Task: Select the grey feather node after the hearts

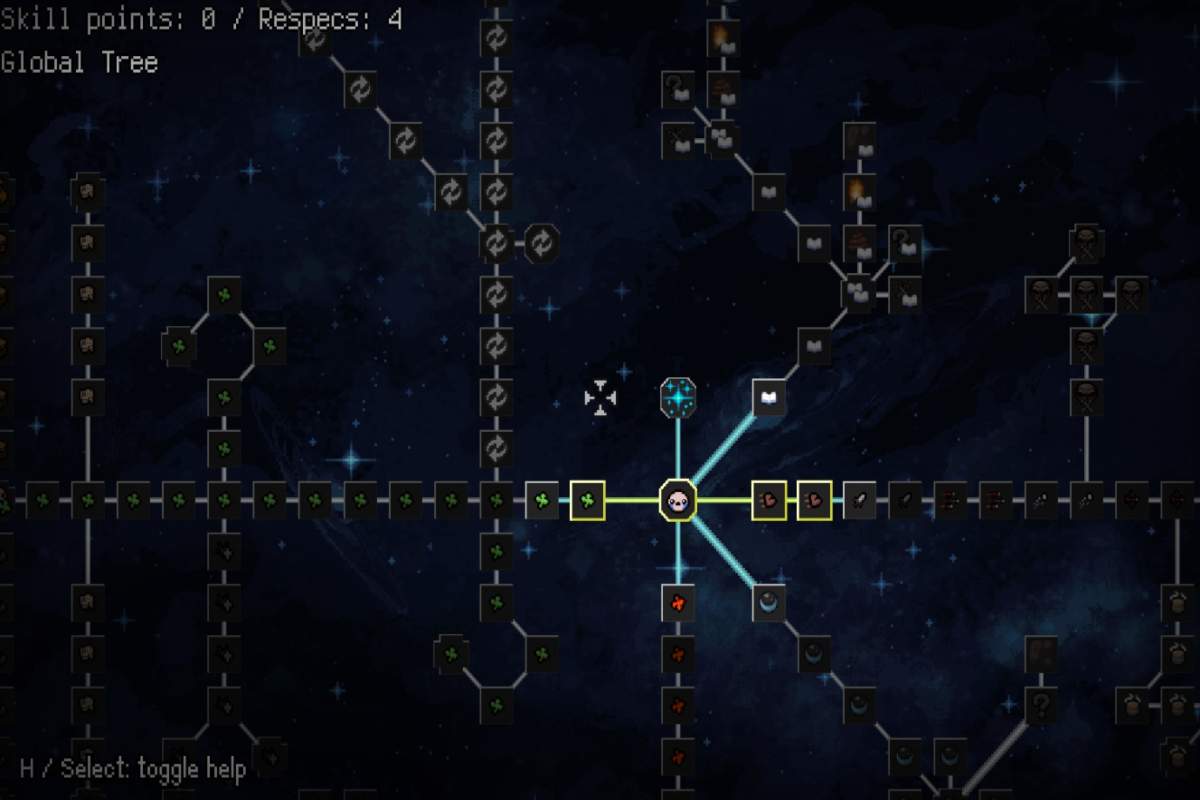Action: (860, 500)
